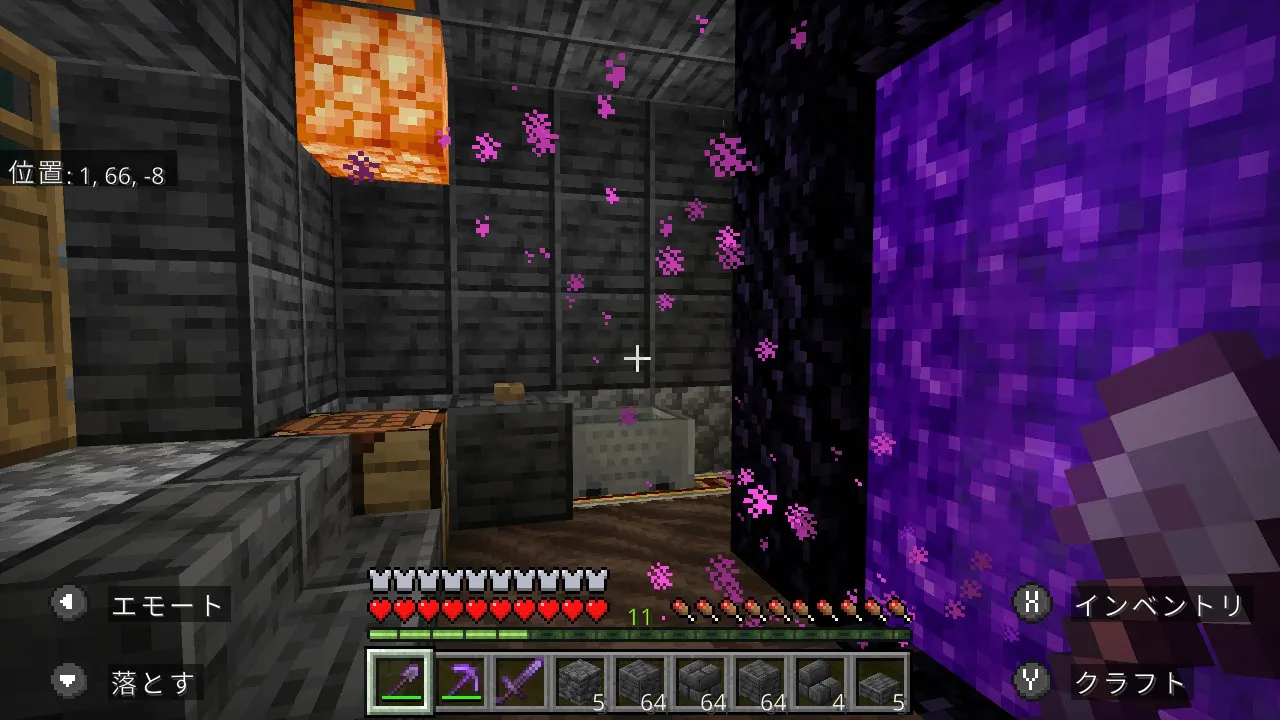The width and height of the screenshot is (1280, 720).
Task: Select the brick stack of 5 beside the sword
Action: pos(580,683)
